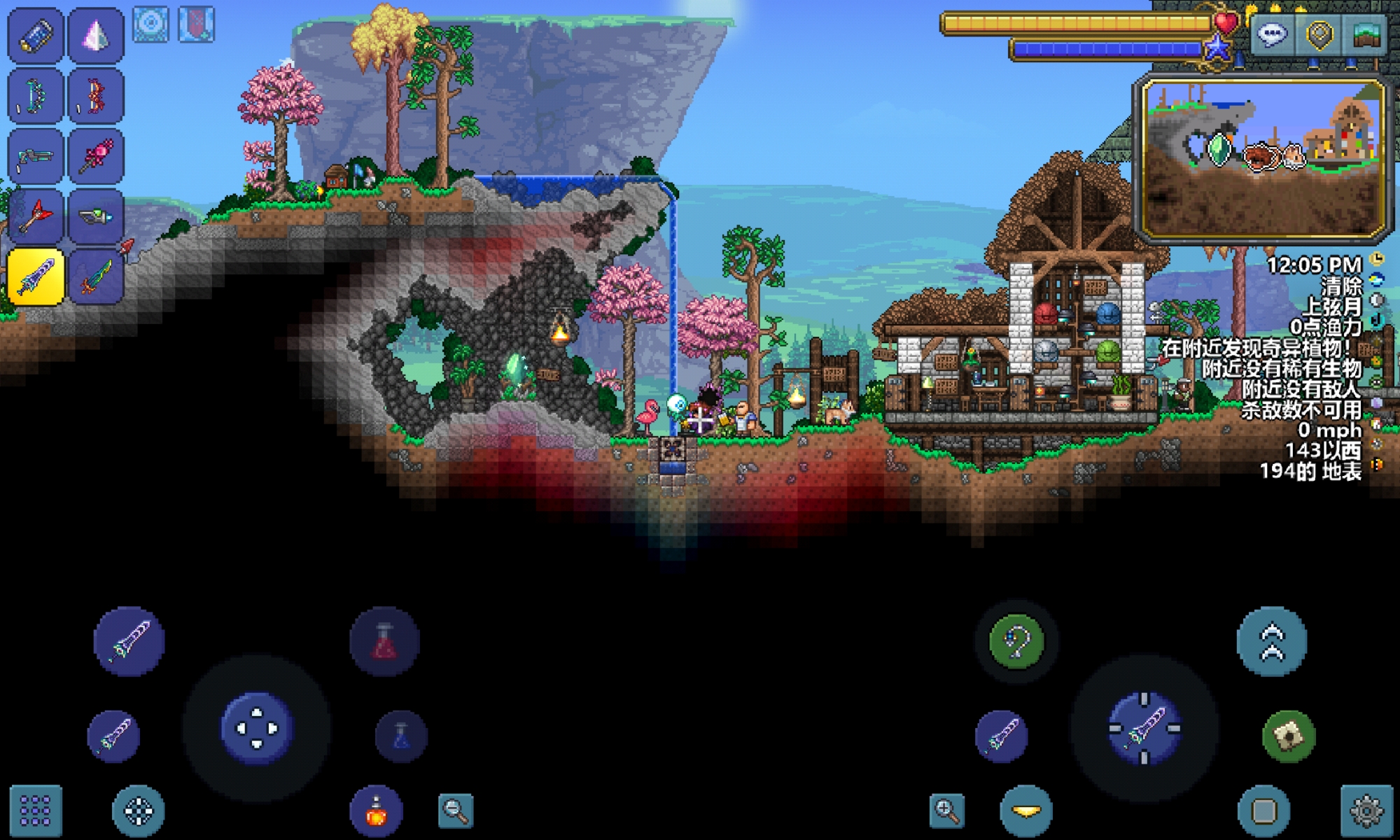Image resolution: width=1400 pixels, height=840 pixels.
Task: Use the blue mana potion quick button
Action: coord(401,736)
